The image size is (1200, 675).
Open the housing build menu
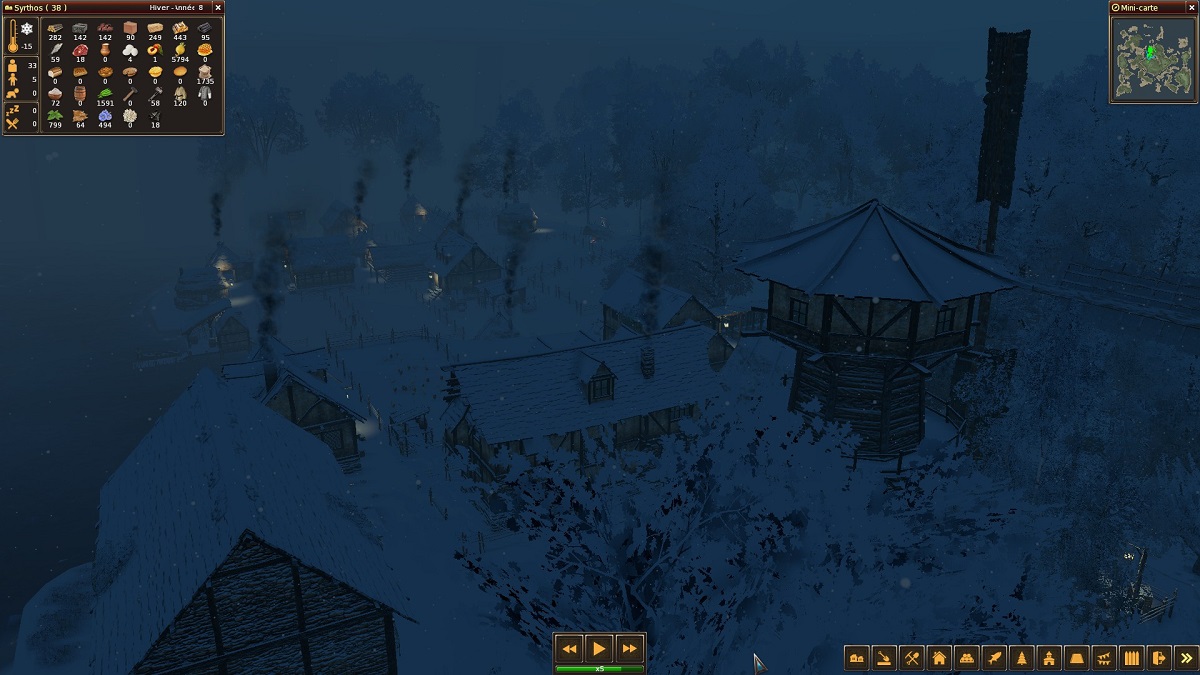point(939,658)
